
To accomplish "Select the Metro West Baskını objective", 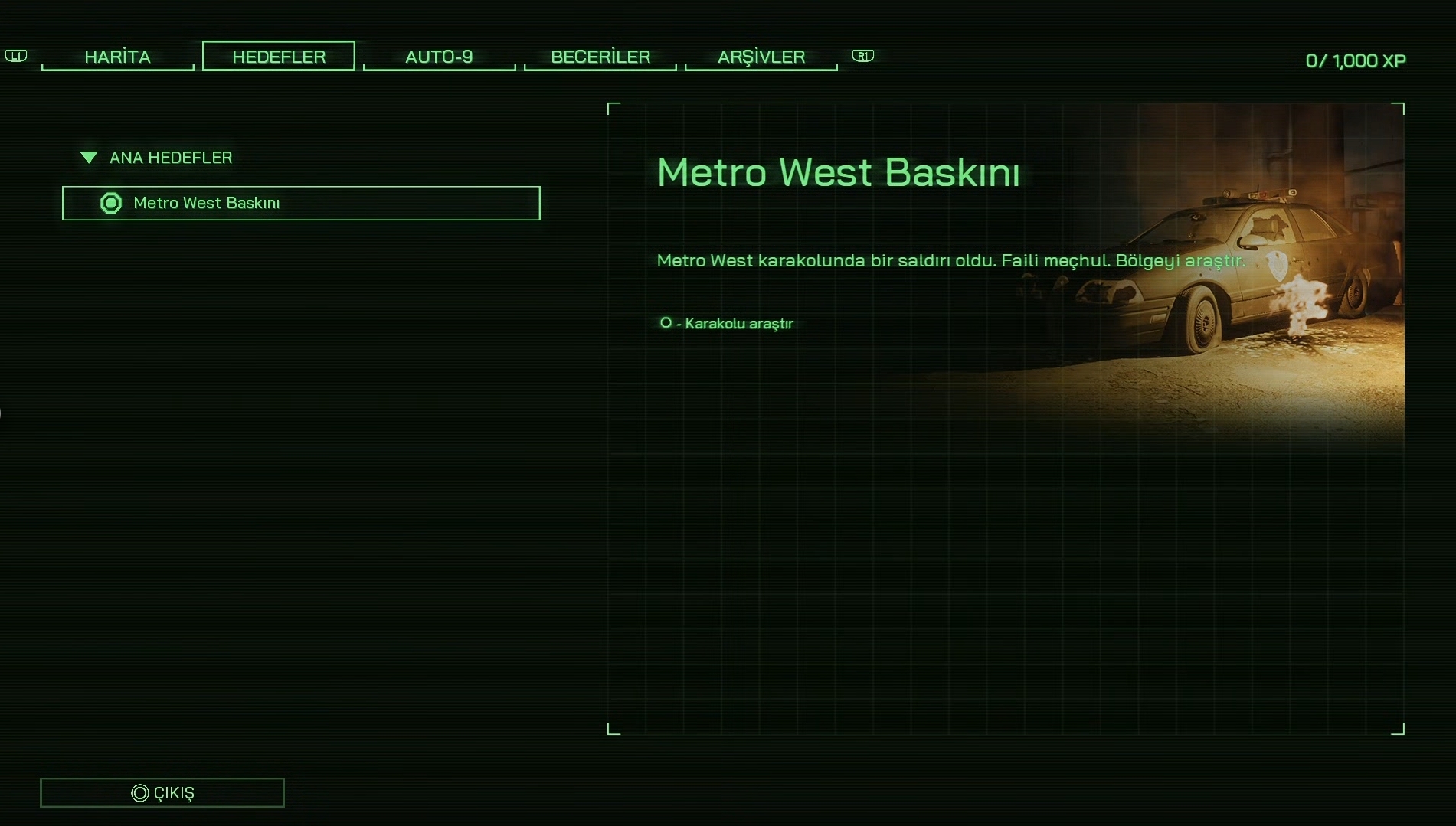I will tap(301, 203).
